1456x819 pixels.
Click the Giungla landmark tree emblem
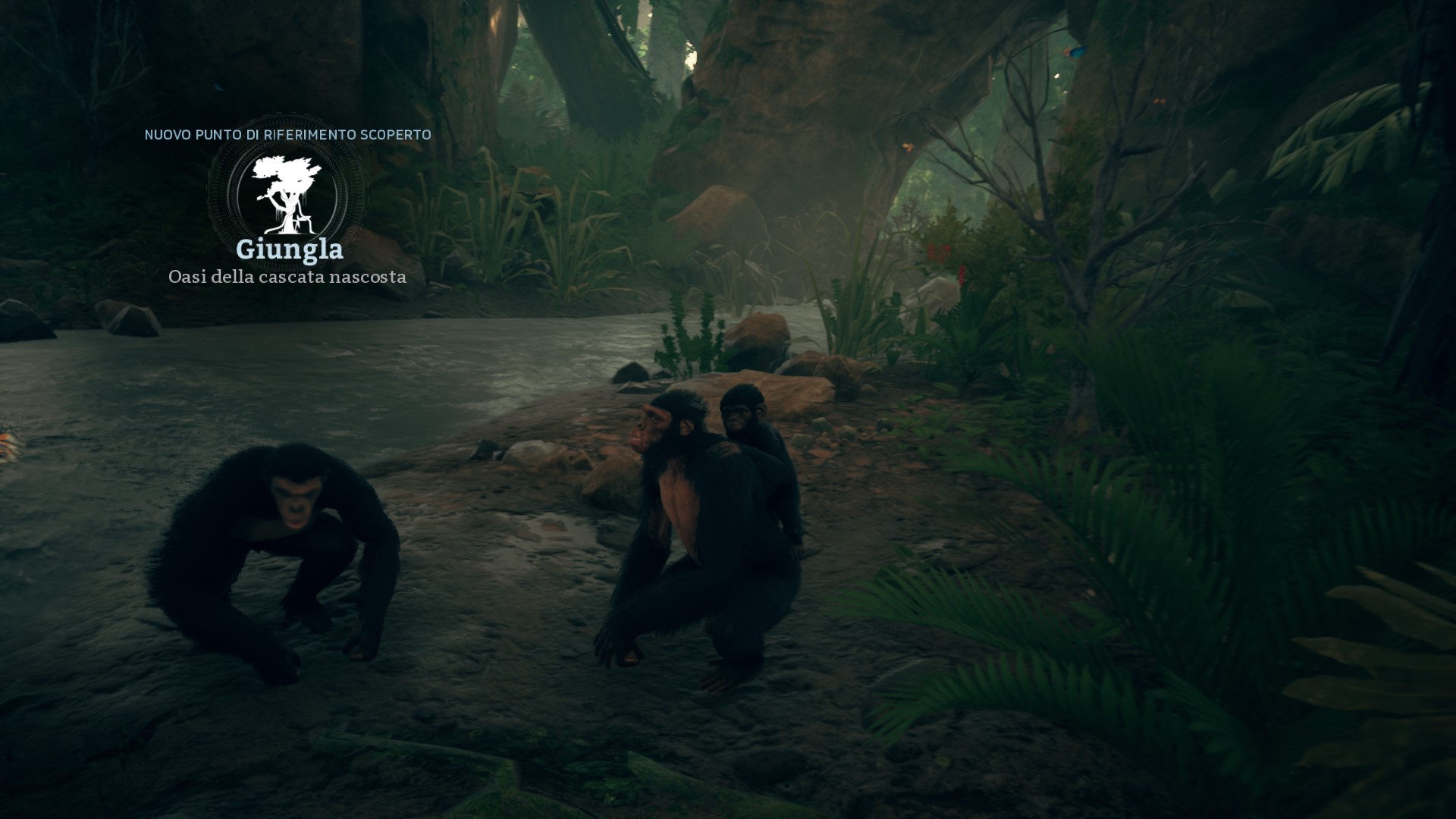pos(287,194)
